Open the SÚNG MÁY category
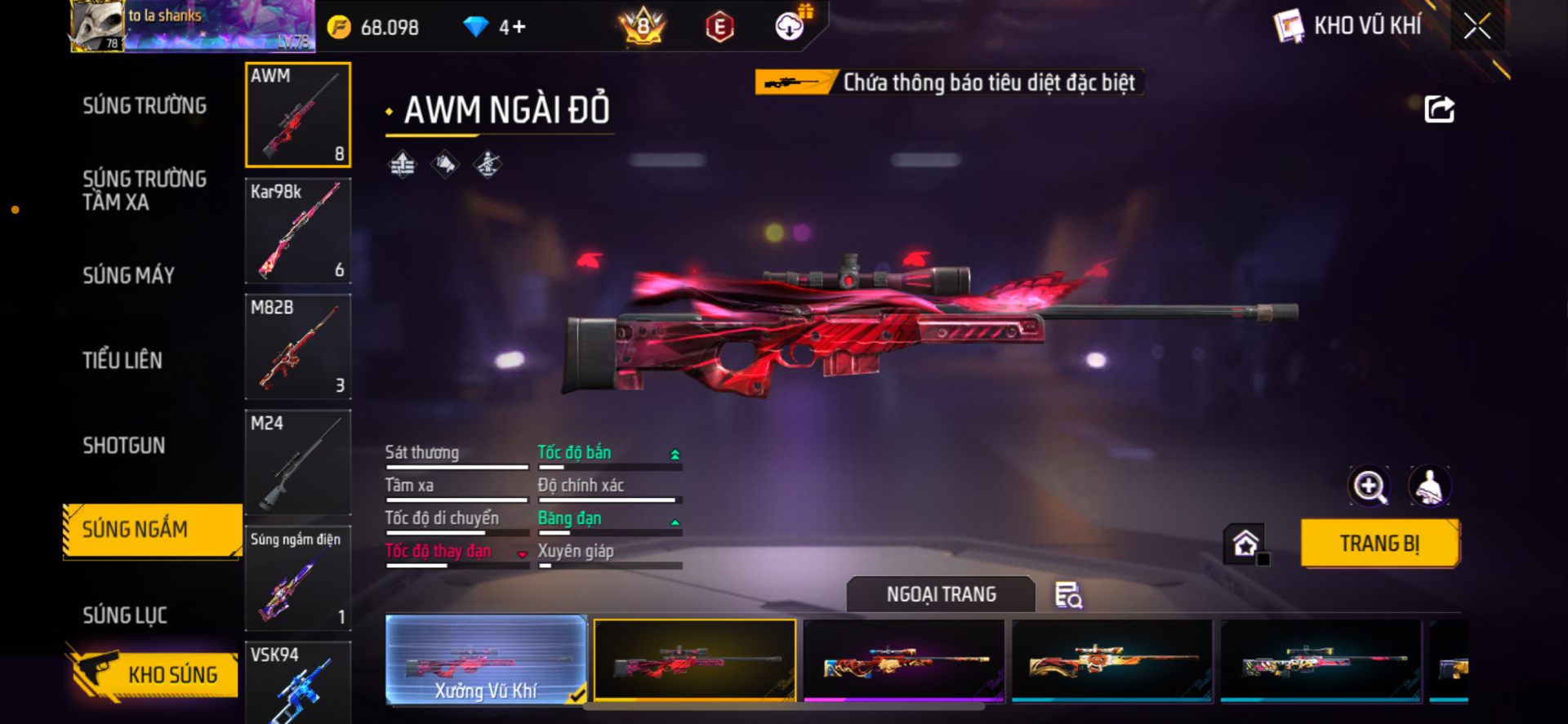 pos(129,276)
